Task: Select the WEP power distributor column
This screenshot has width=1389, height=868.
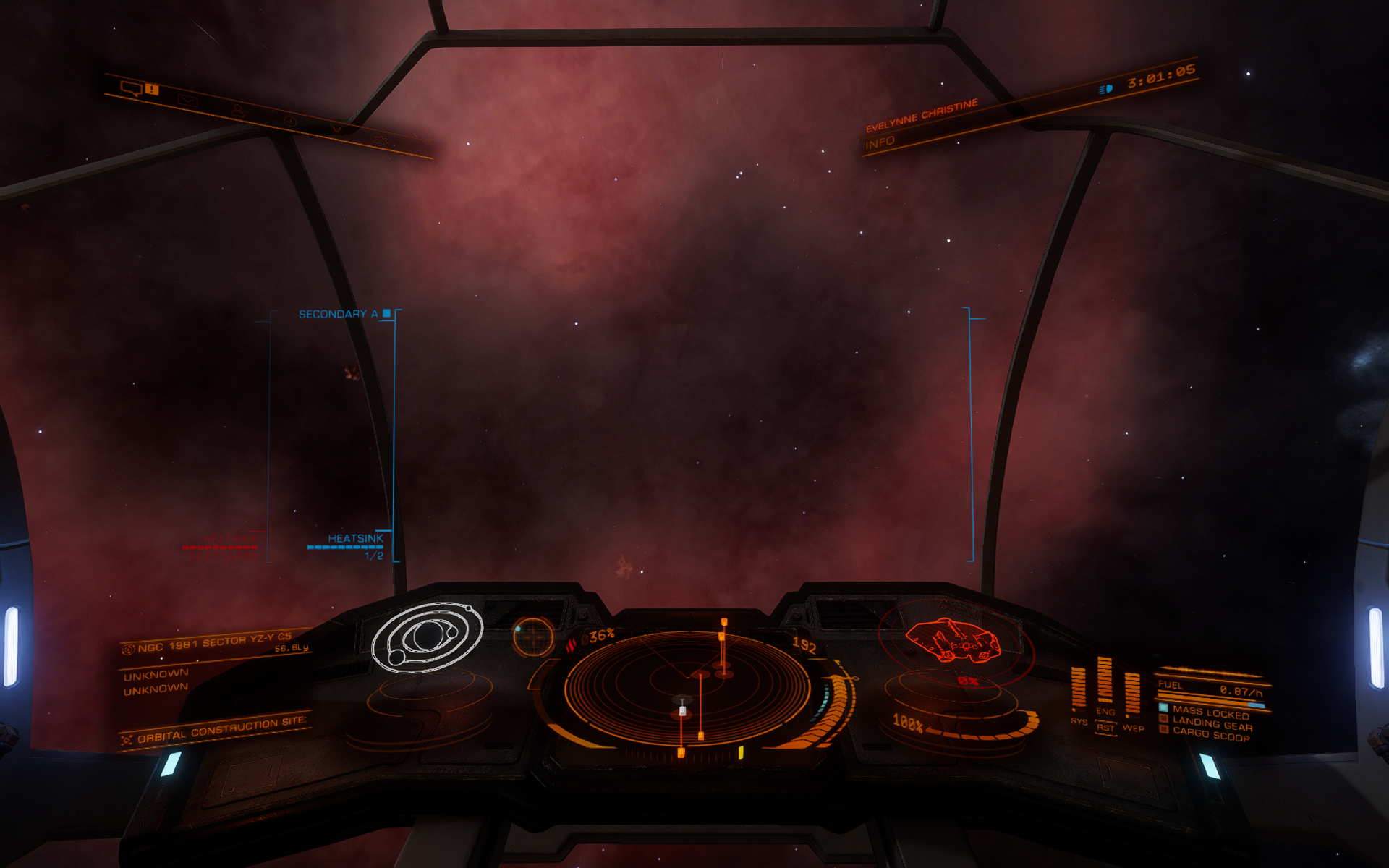Action: pyautogui.click(x=1132, y=692)
